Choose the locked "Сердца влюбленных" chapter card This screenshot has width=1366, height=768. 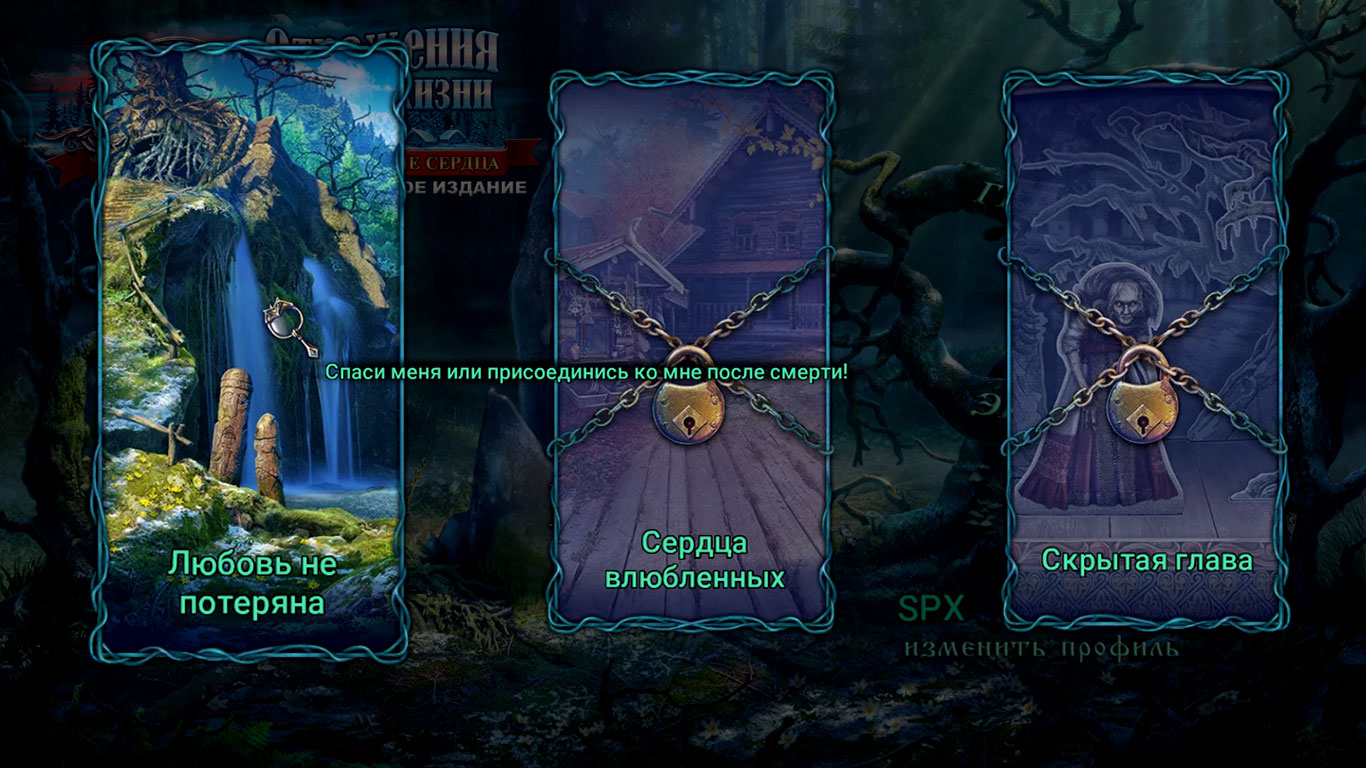691,350
